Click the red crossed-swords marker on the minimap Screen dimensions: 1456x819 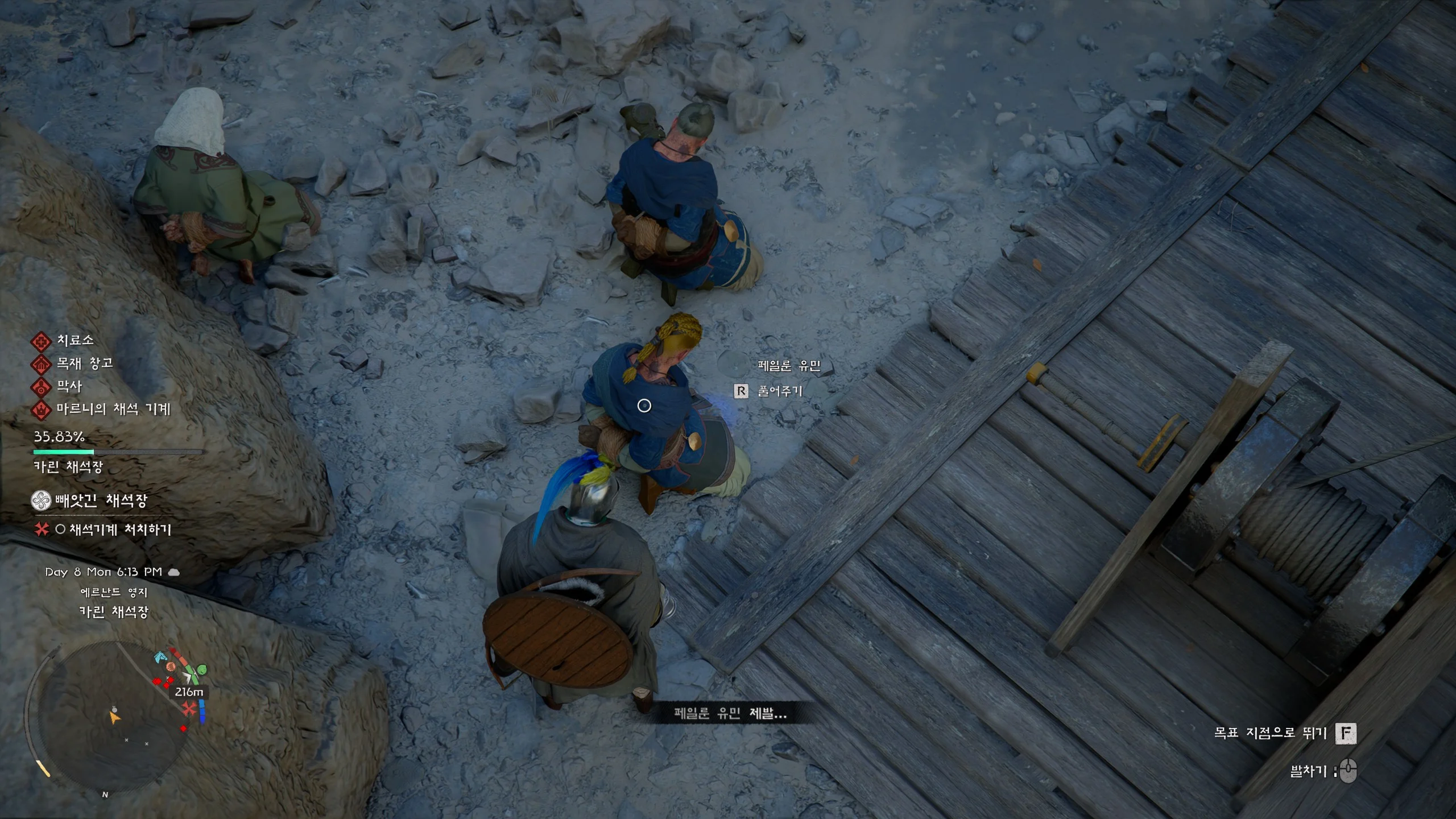[x=189, y=709]
